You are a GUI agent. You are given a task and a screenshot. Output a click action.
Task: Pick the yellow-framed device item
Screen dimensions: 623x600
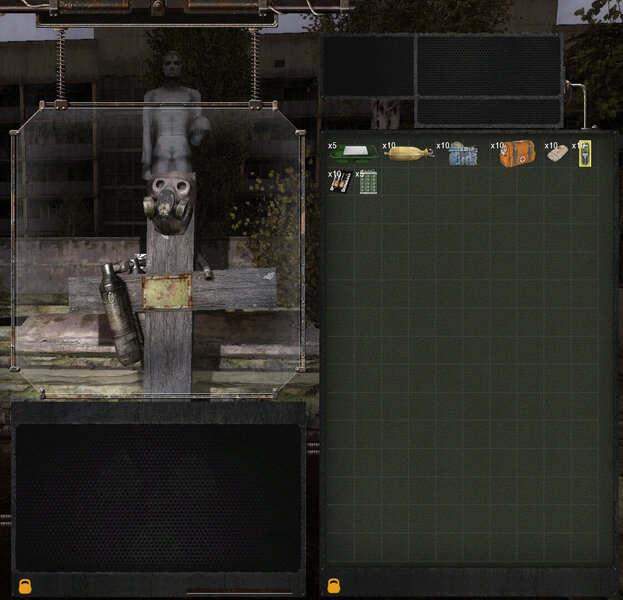pos(585,154)
